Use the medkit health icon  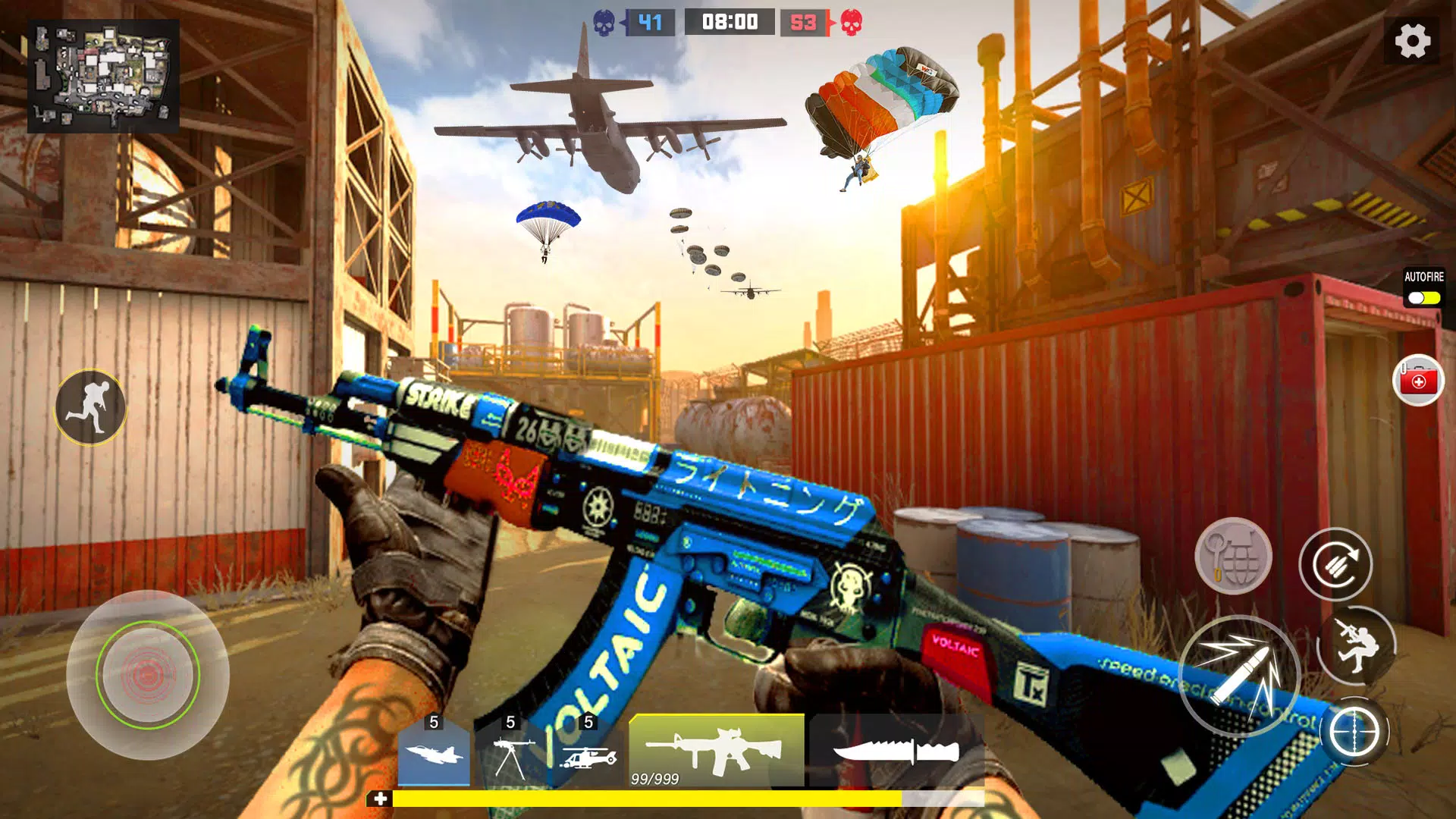click(x=1420, y=381)
